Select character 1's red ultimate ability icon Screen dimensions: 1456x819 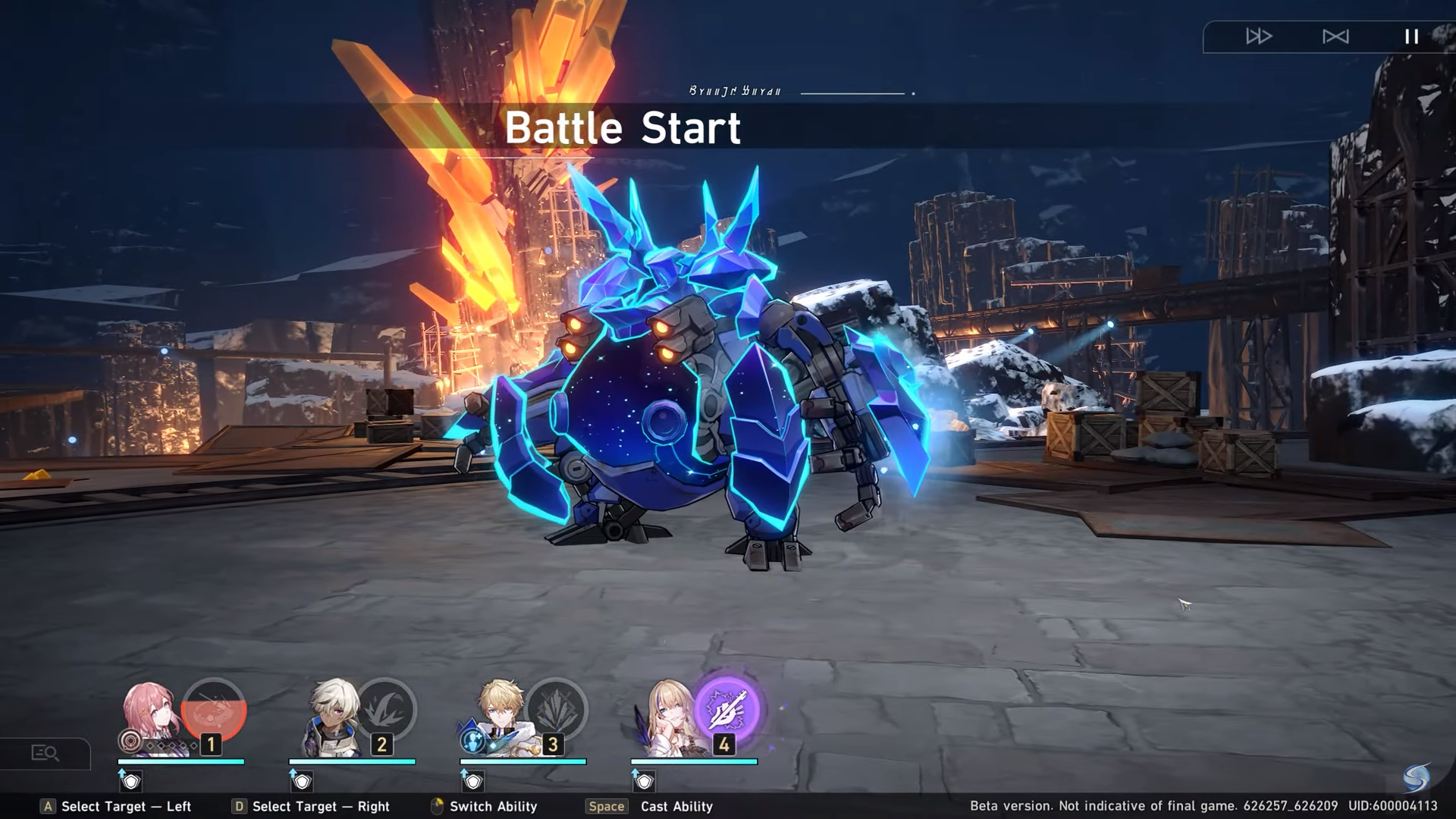[213, 708]
